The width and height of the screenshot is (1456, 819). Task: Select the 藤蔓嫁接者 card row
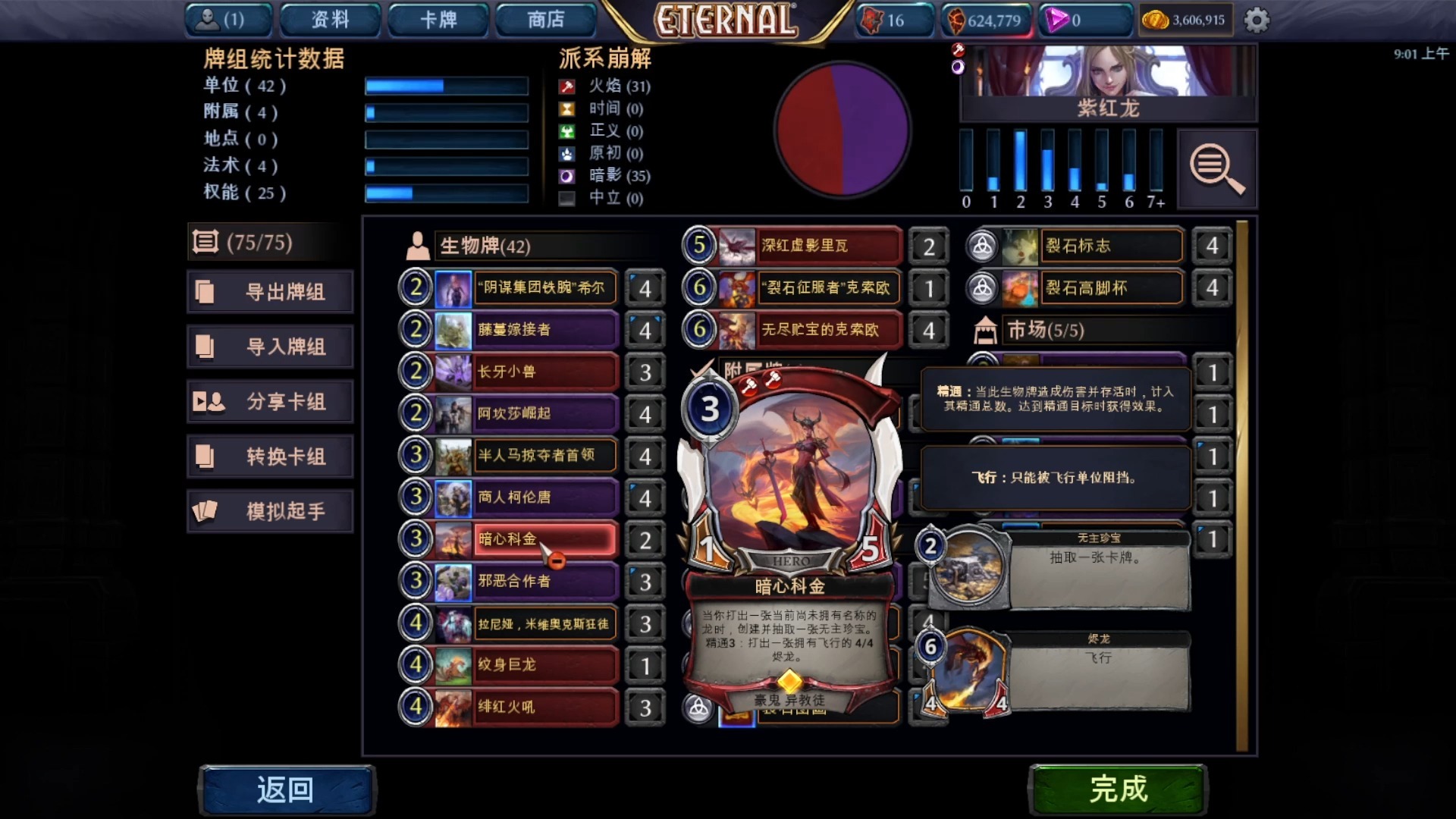542,330
